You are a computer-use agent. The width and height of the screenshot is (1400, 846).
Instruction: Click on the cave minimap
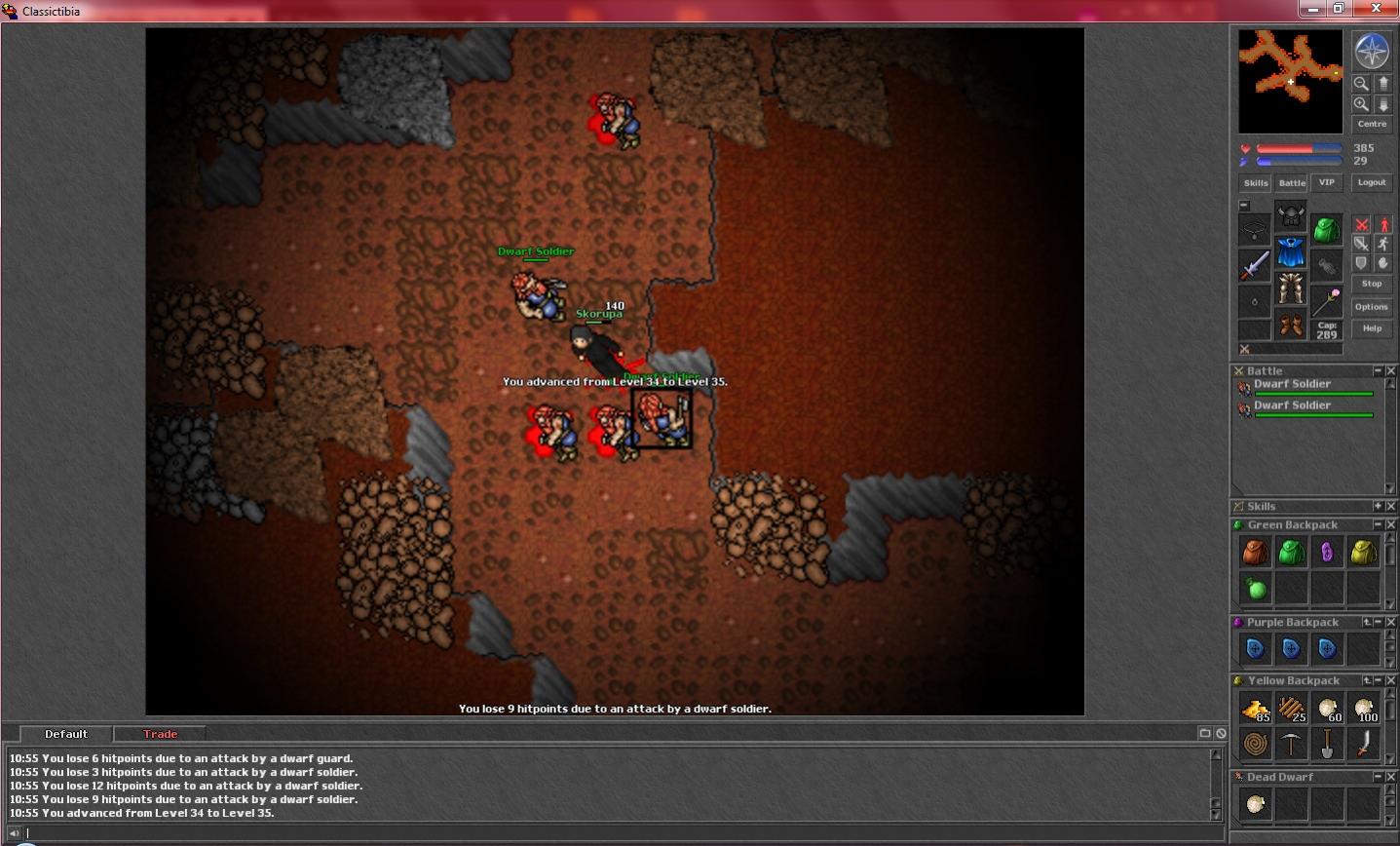1290,81
